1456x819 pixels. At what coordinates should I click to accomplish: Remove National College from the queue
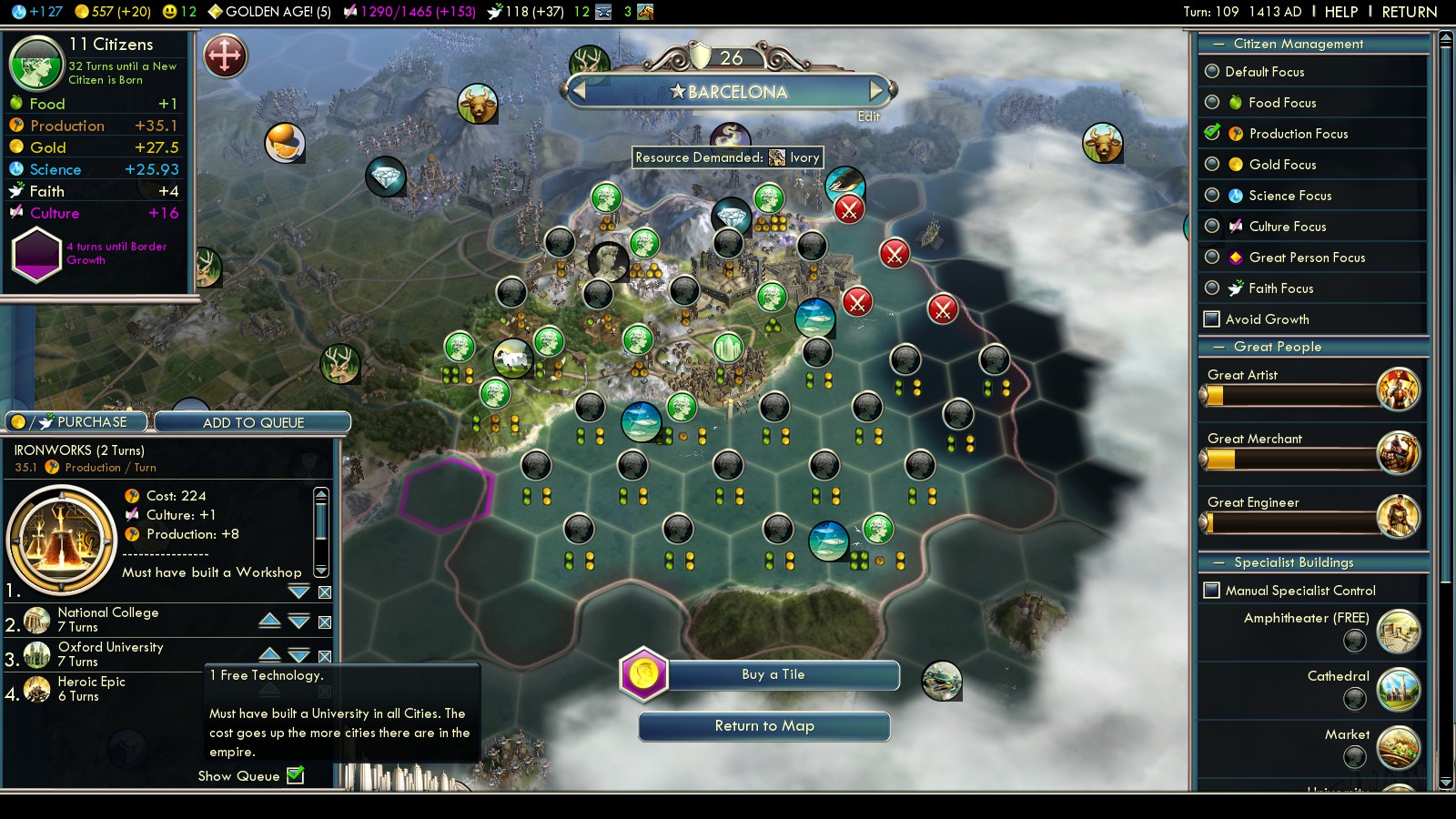click(325, 622)
